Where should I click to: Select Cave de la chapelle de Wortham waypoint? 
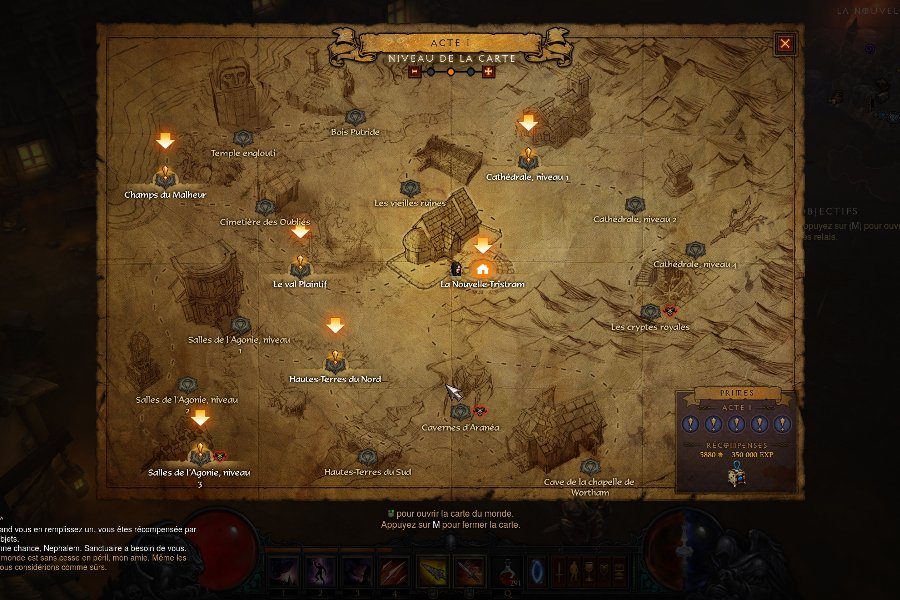[x=590, y=467]
